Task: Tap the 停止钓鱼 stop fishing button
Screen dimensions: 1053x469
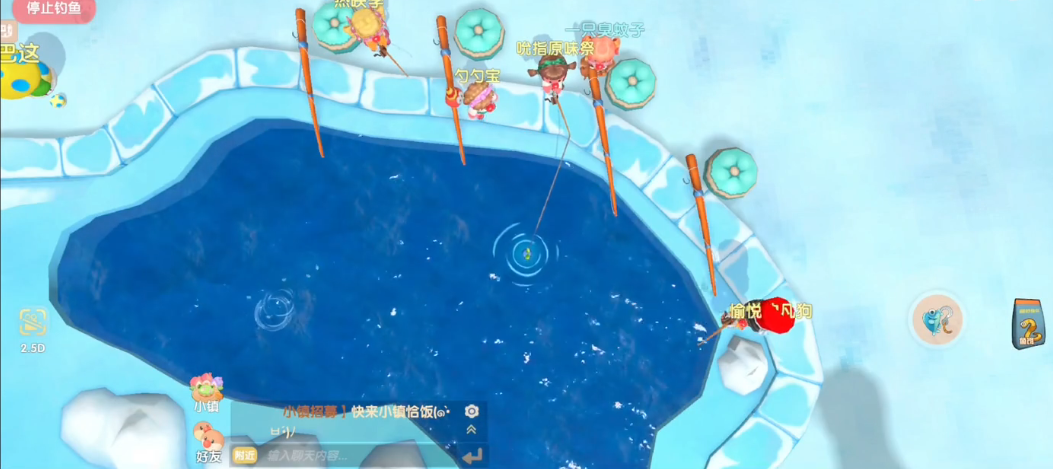Action: point(53,9)
